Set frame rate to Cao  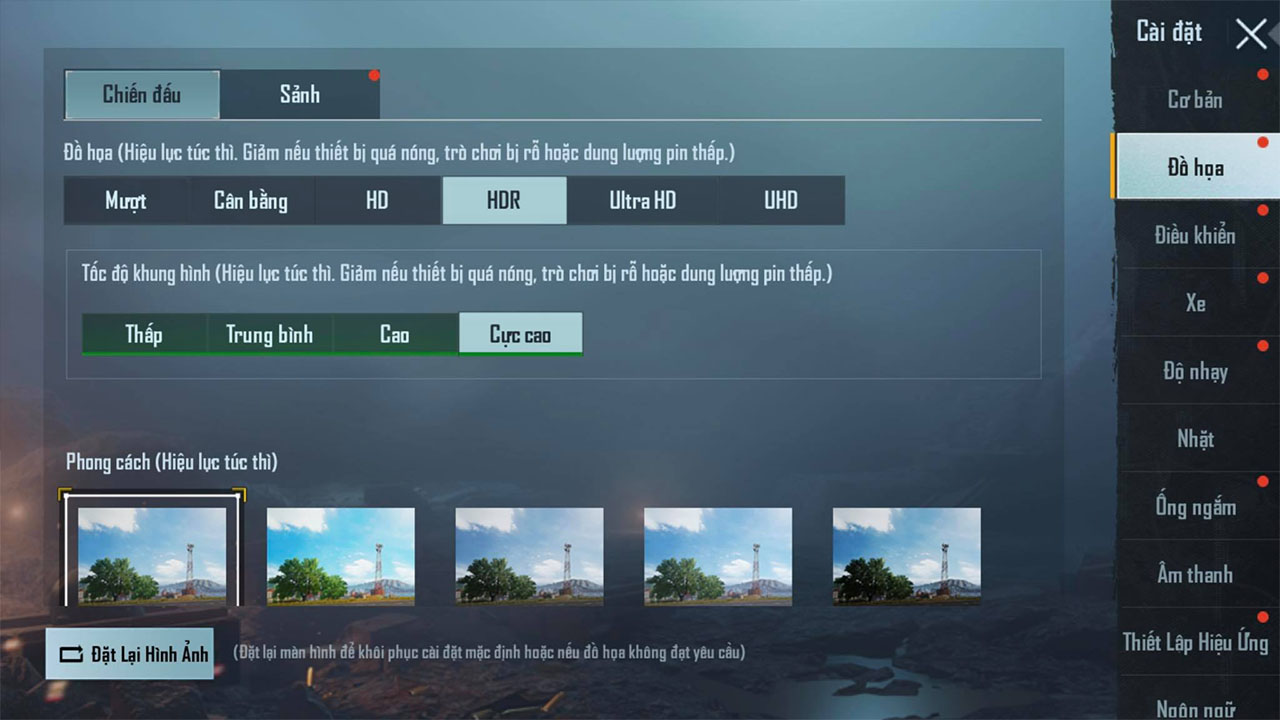tap(395, 334)
